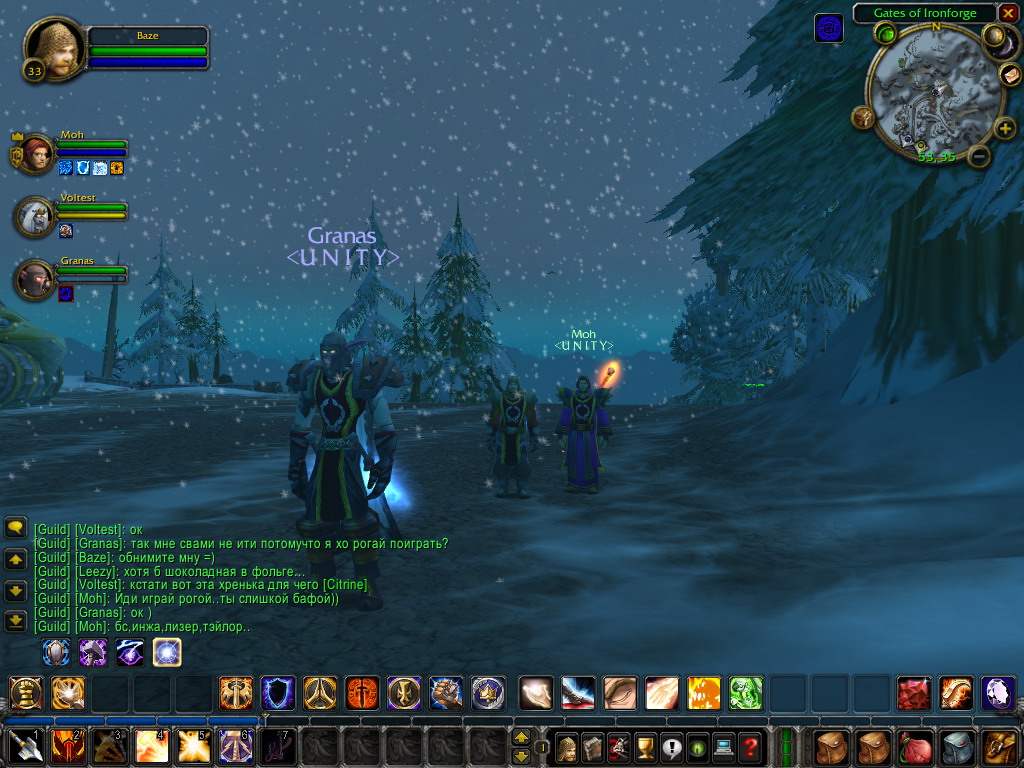
Task: Select party member Voltest's portrait
Action: pos(36,216)
